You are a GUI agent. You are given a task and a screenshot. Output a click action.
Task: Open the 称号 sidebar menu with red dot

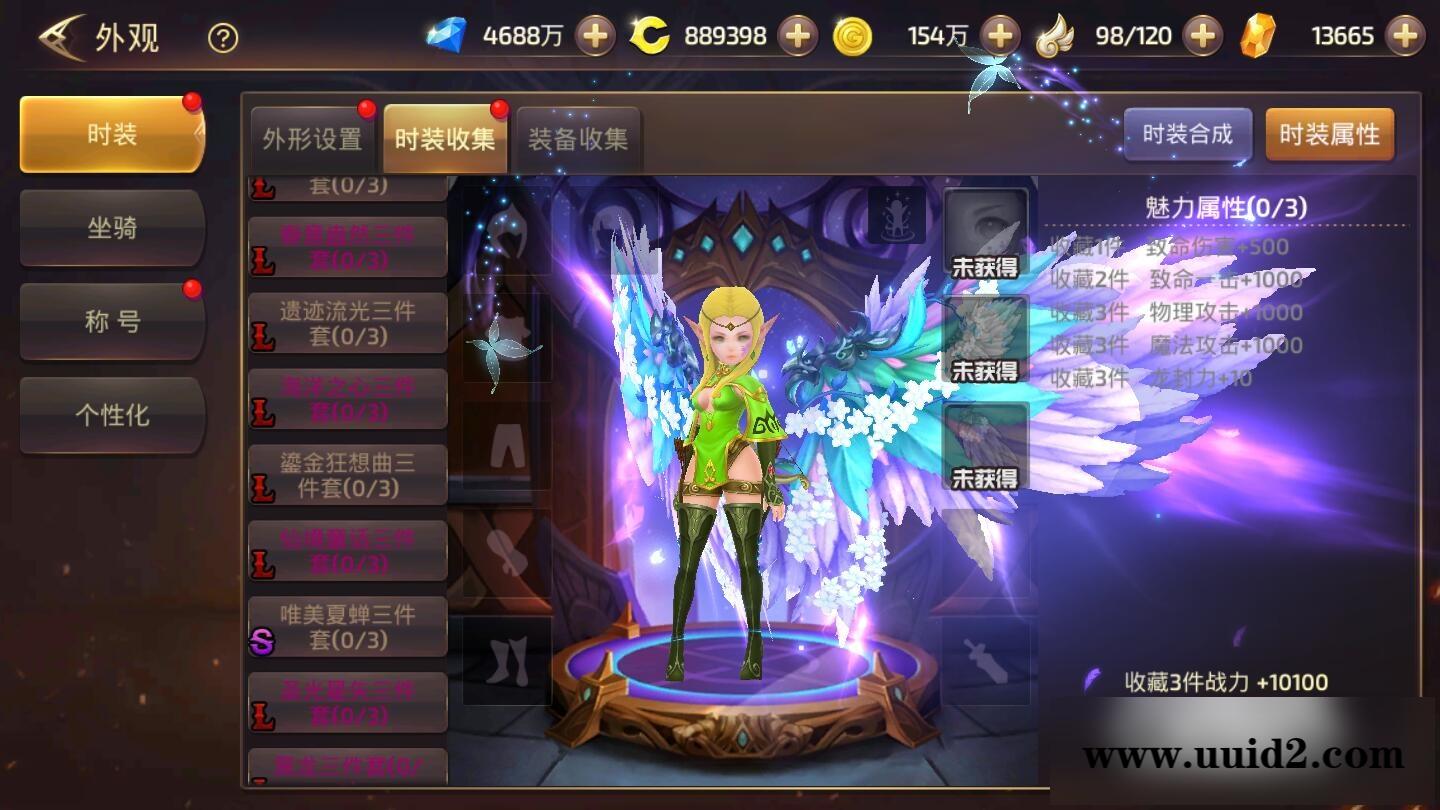[x=111, y=319]
